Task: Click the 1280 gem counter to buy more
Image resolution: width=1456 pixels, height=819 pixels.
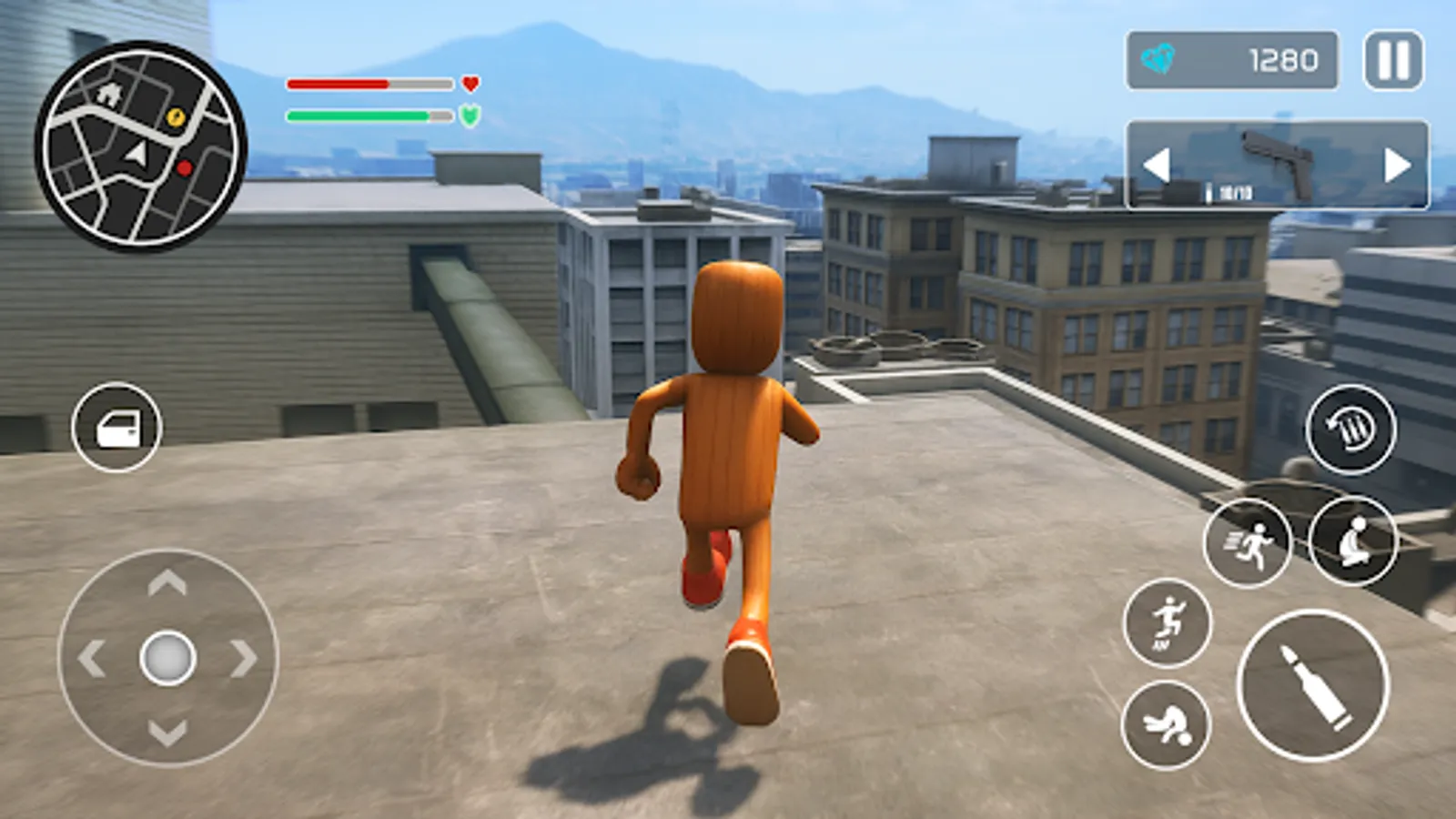Action: (x=1284, y=61)
